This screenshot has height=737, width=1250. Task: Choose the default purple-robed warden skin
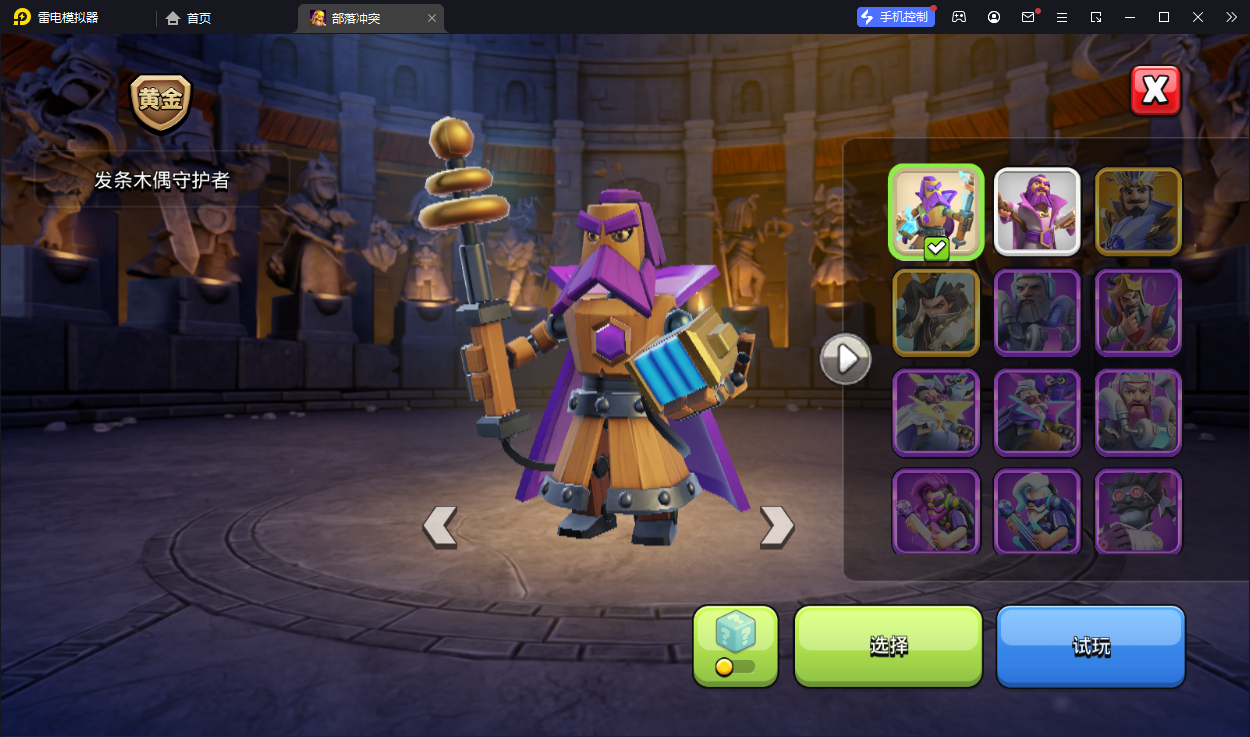(x=1037, y=211)
